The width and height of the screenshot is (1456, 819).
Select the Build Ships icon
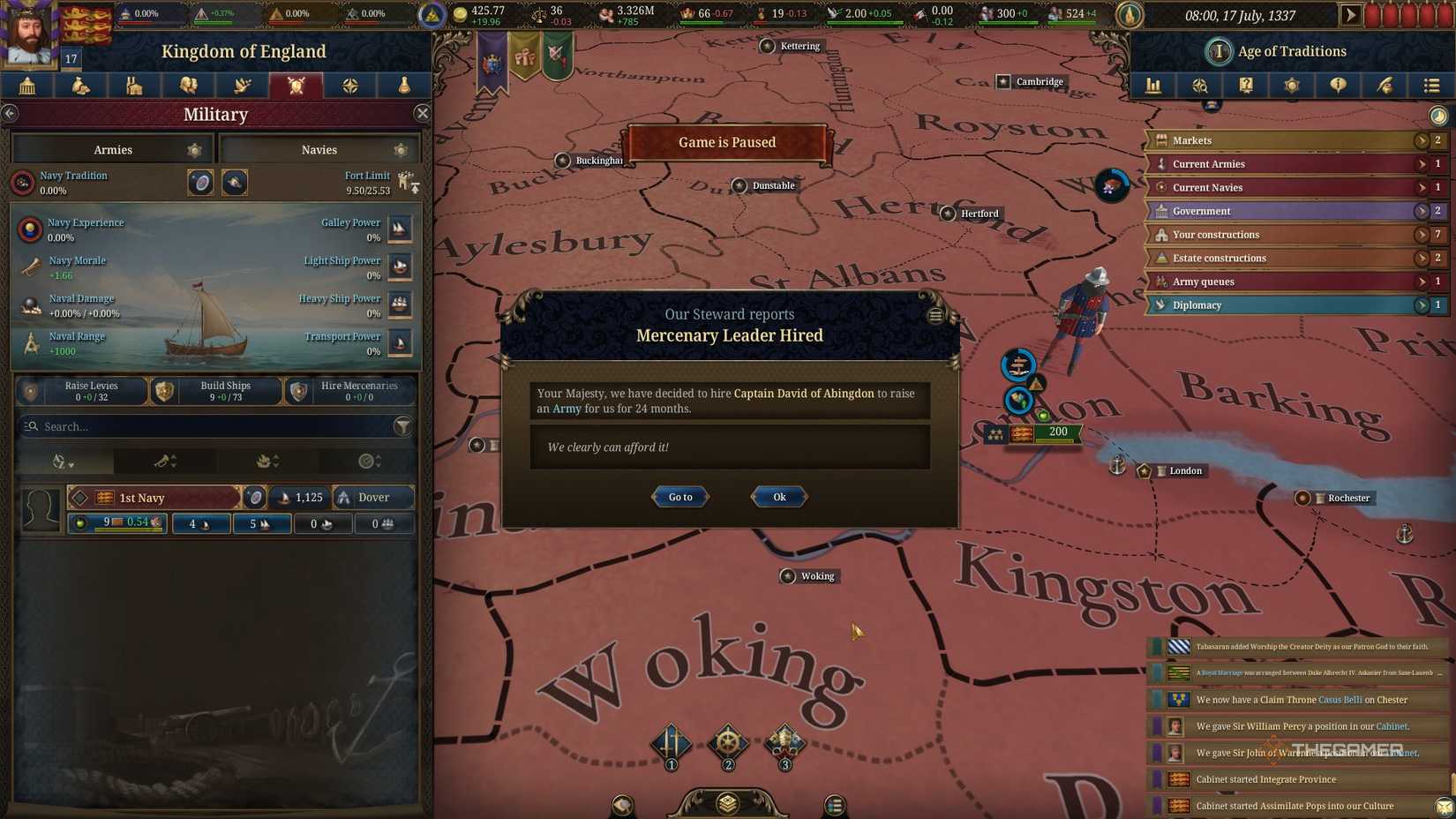click(164, 390)
